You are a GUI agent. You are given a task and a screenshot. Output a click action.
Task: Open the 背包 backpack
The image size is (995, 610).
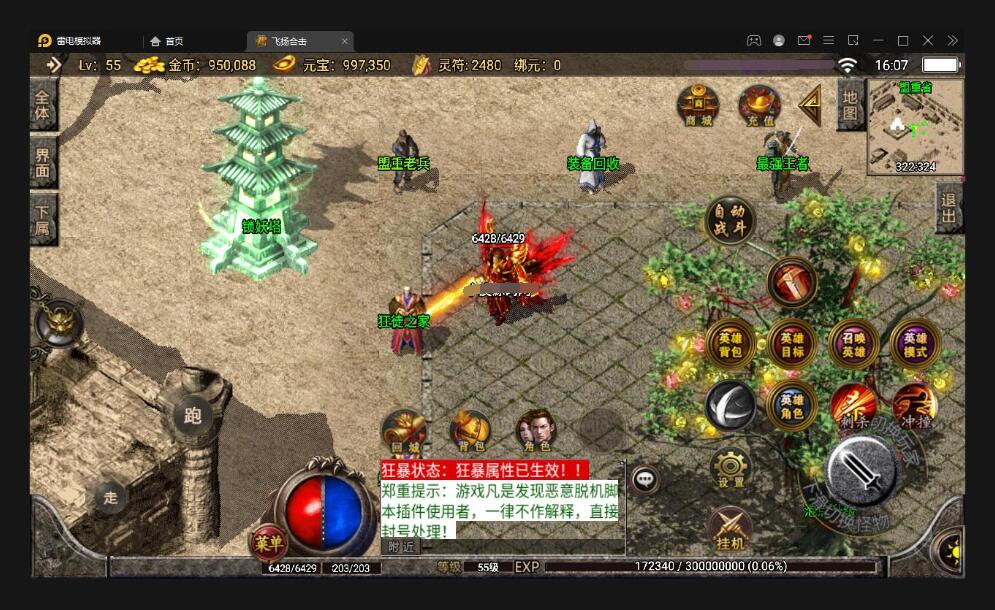coord(470,430)
